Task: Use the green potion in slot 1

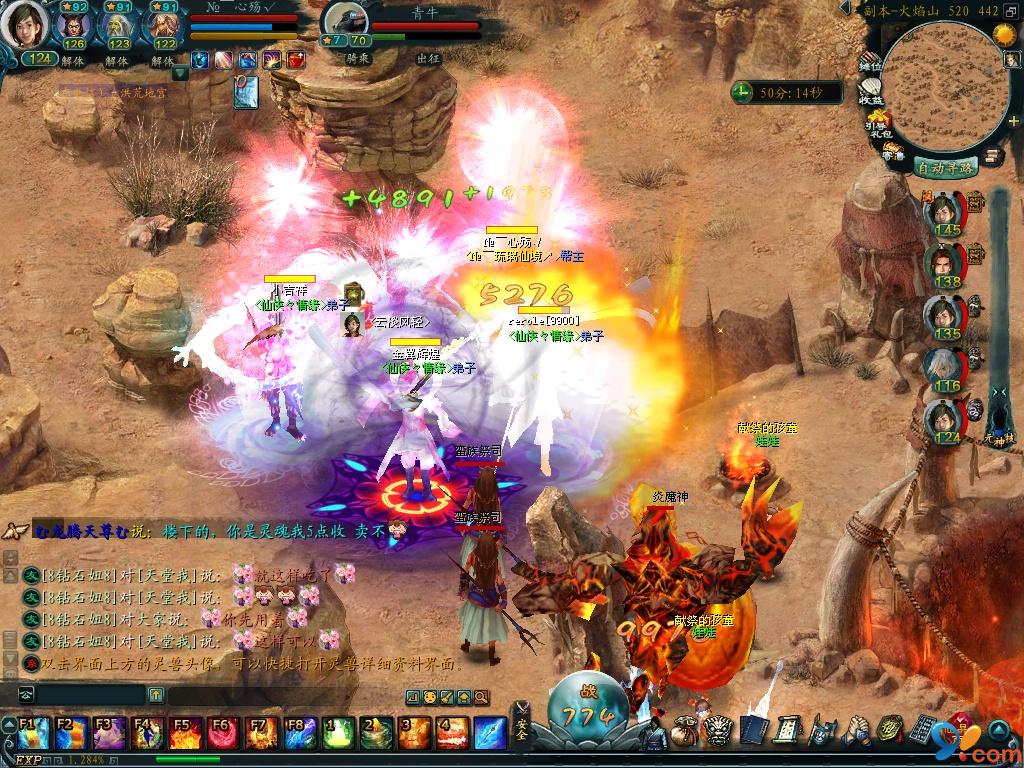Action: [340, 733]
